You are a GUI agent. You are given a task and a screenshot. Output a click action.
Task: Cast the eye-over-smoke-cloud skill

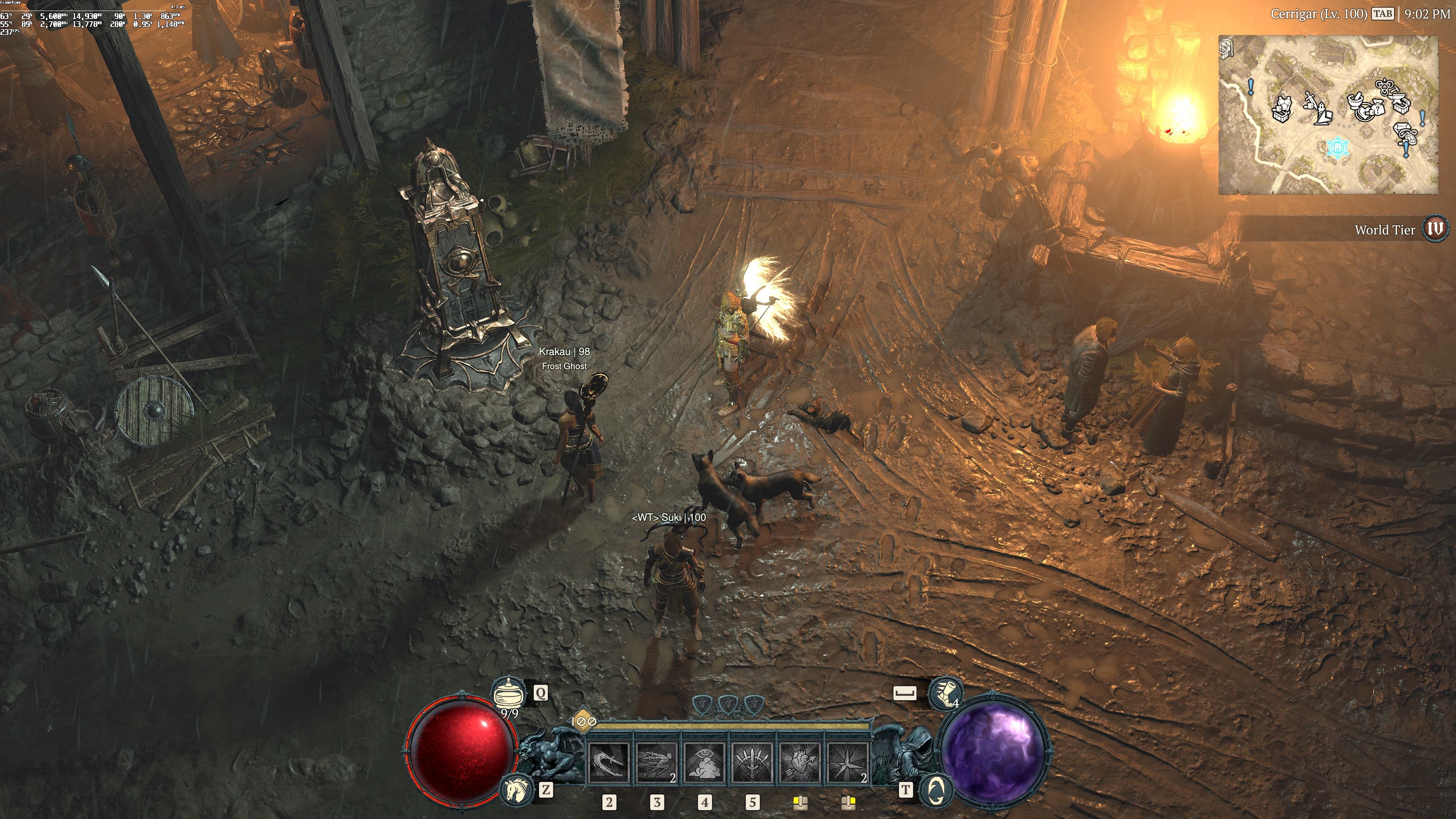[x=704, y=762]
